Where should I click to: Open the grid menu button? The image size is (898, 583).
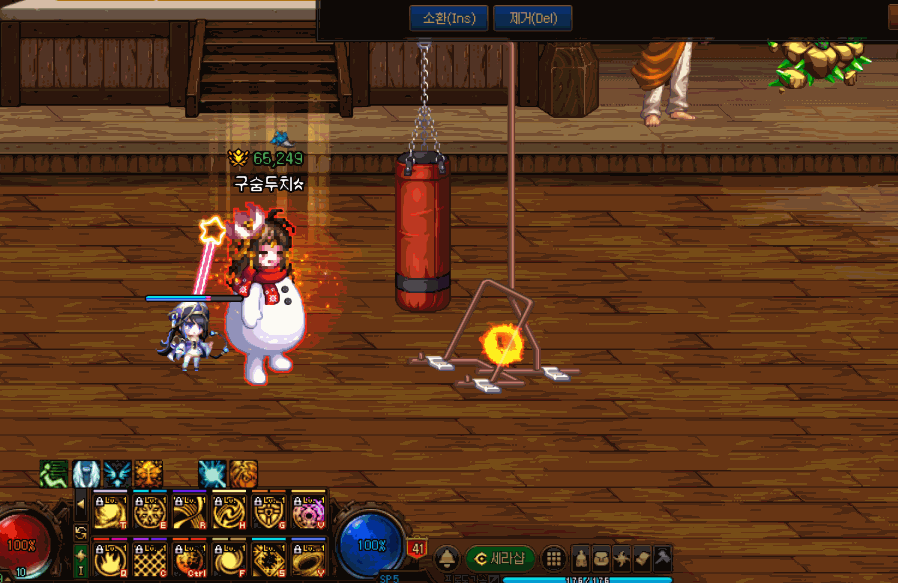tap(554, 558)
